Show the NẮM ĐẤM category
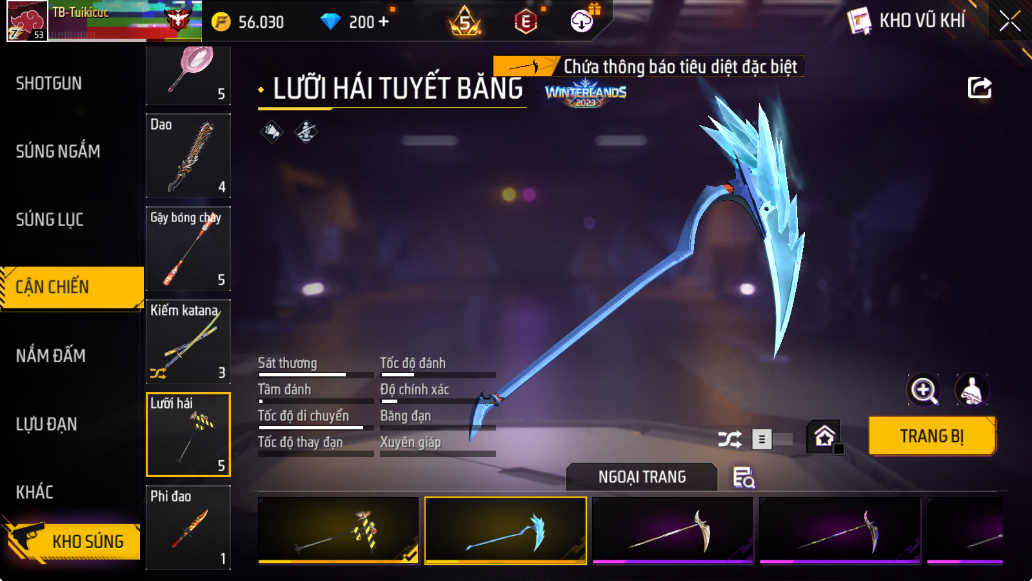The image size is (1032, 581). 51,355
